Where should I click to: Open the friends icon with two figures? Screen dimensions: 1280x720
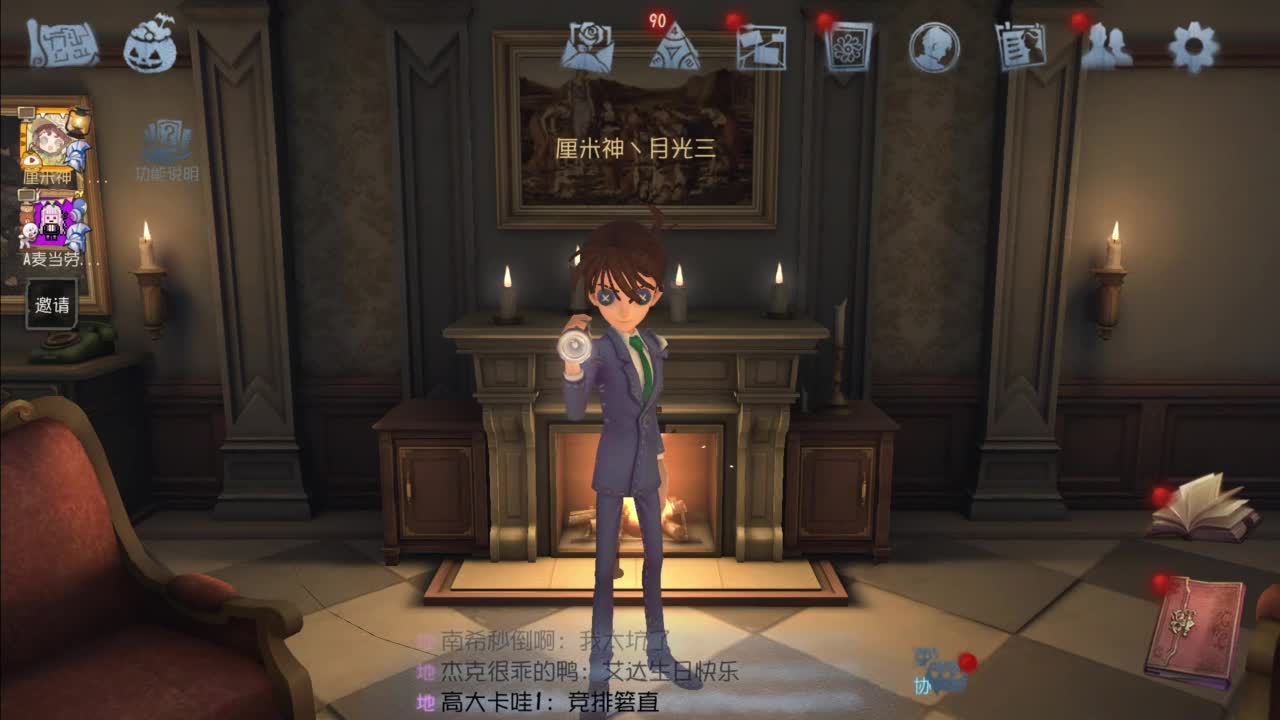(1114, 45)
